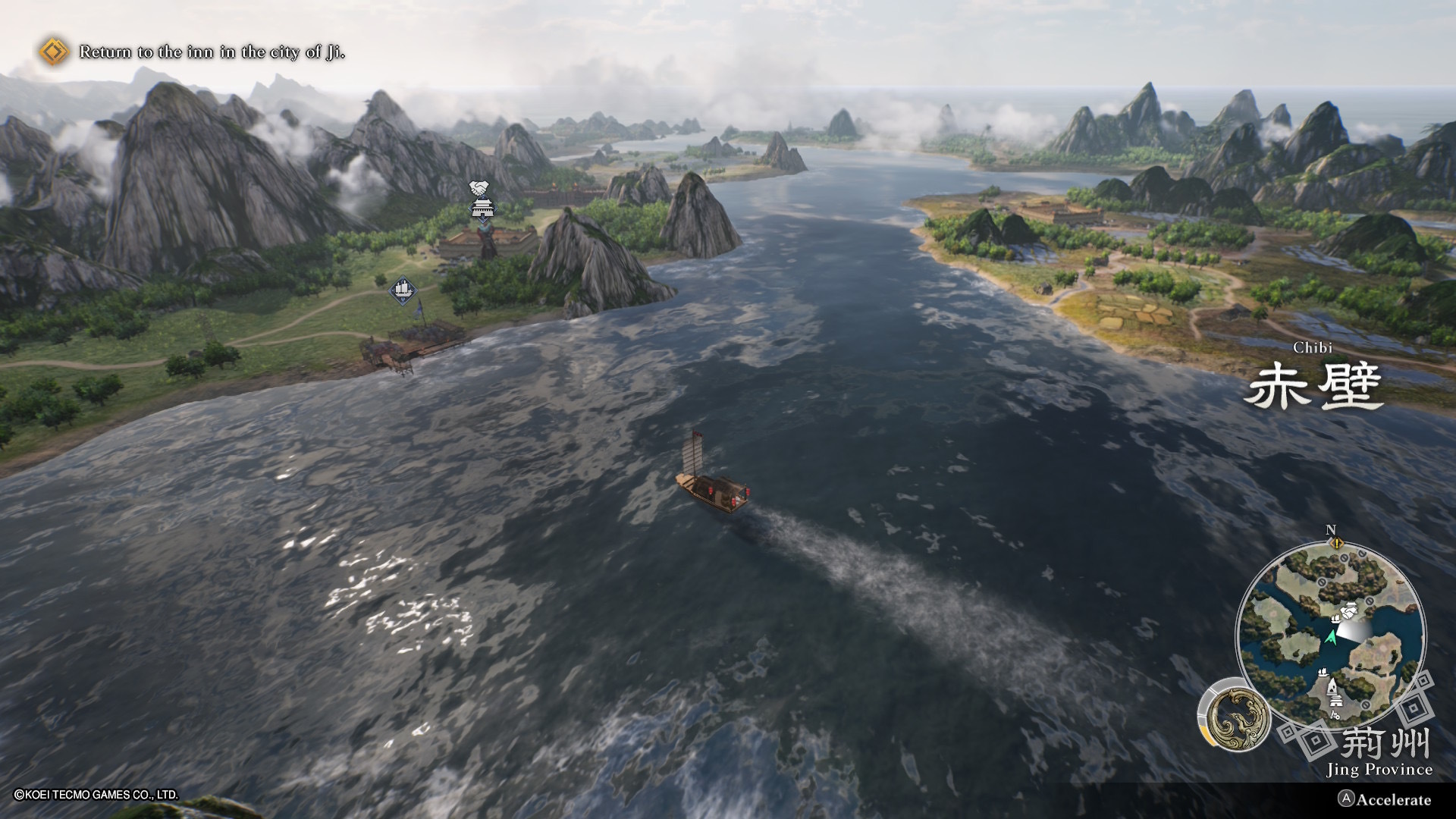Select the handshake icon on the minimap

pos(1350,610)
